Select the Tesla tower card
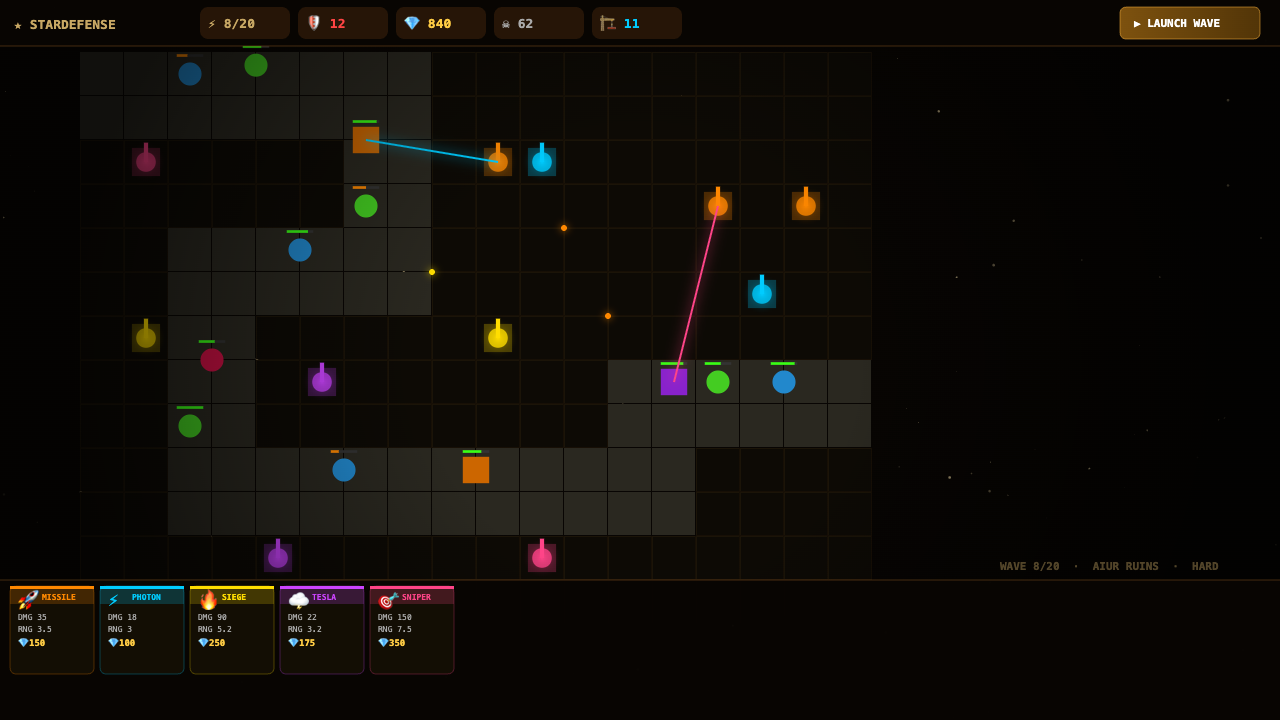 tap(322, 630)
